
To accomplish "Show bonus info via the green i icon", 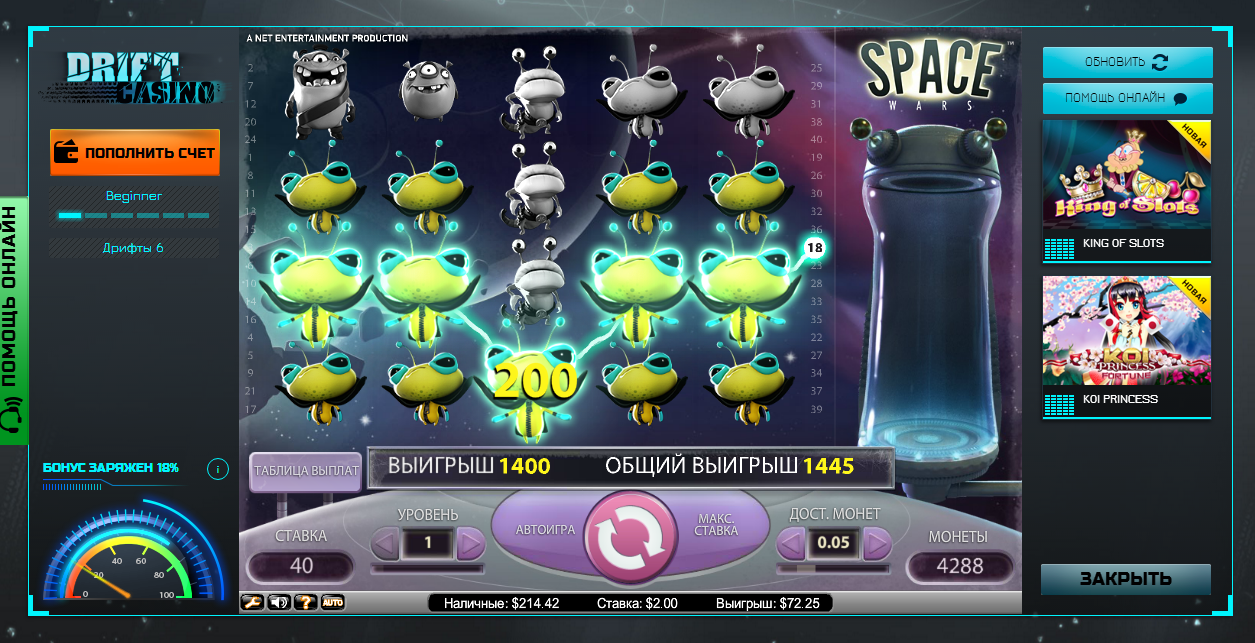I will point(217,468).
